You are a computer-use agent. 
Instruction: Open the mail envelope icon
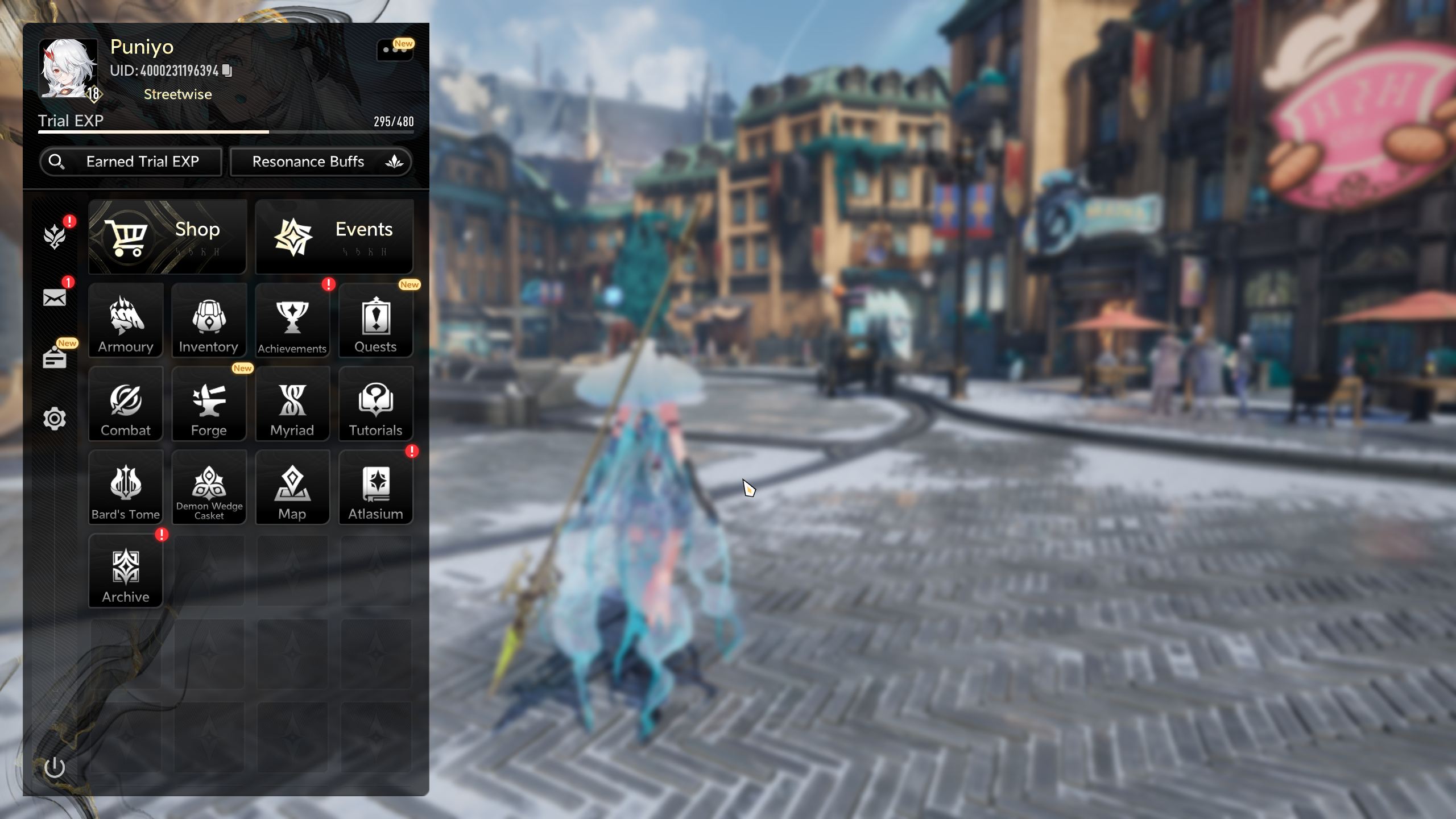55,297
